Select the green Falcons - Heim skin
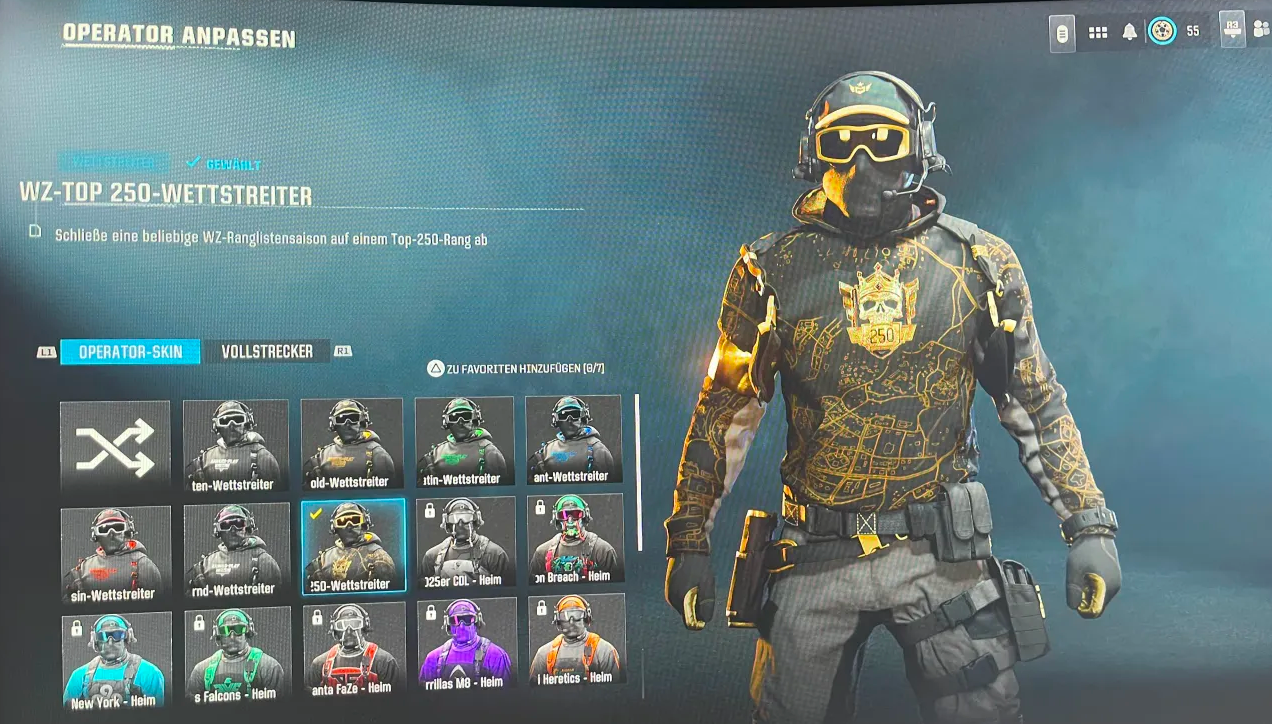This screenshot has height=724, width=1272. pos(237,655)
